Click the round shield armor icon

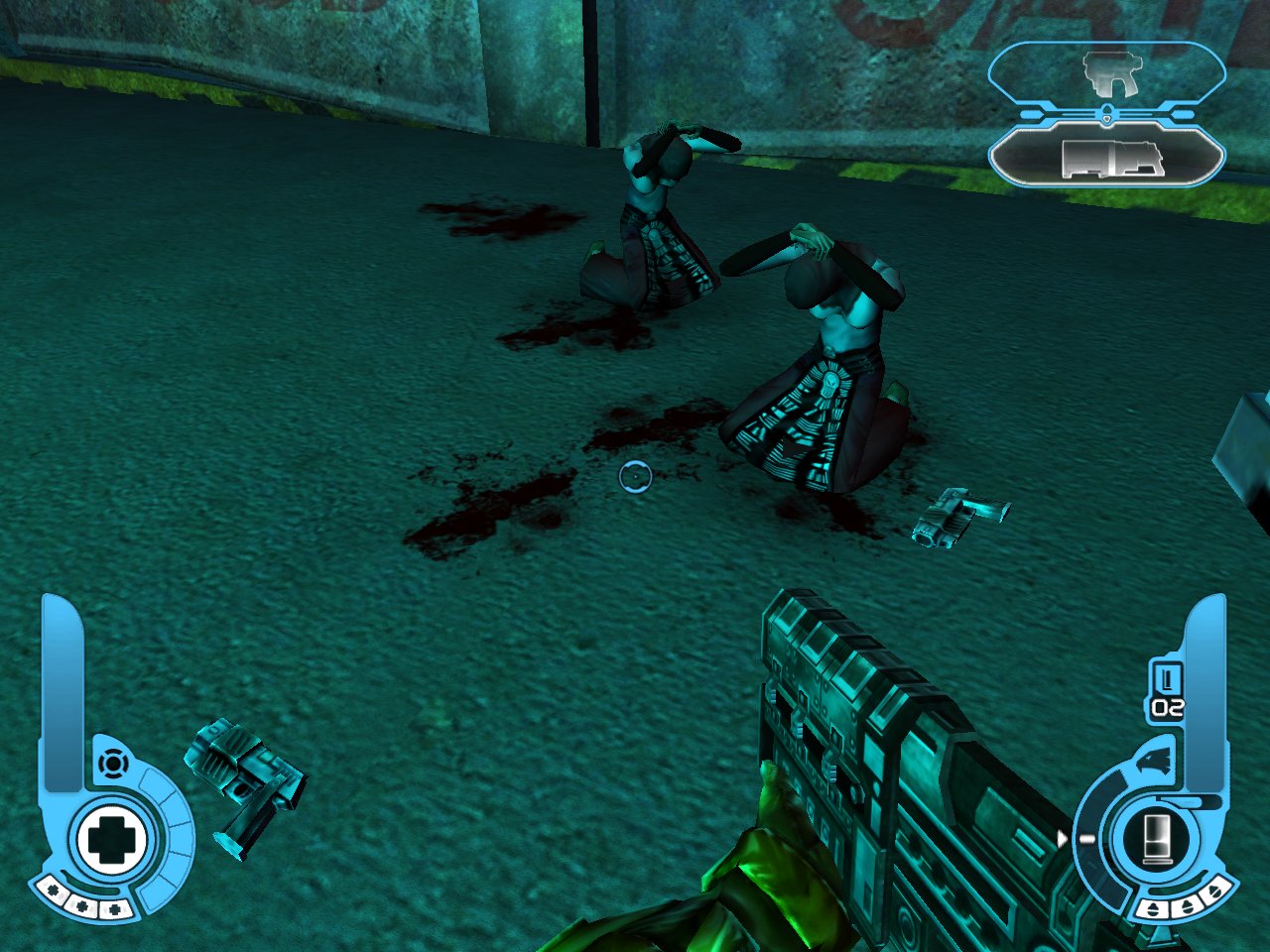tap(113, 765)
